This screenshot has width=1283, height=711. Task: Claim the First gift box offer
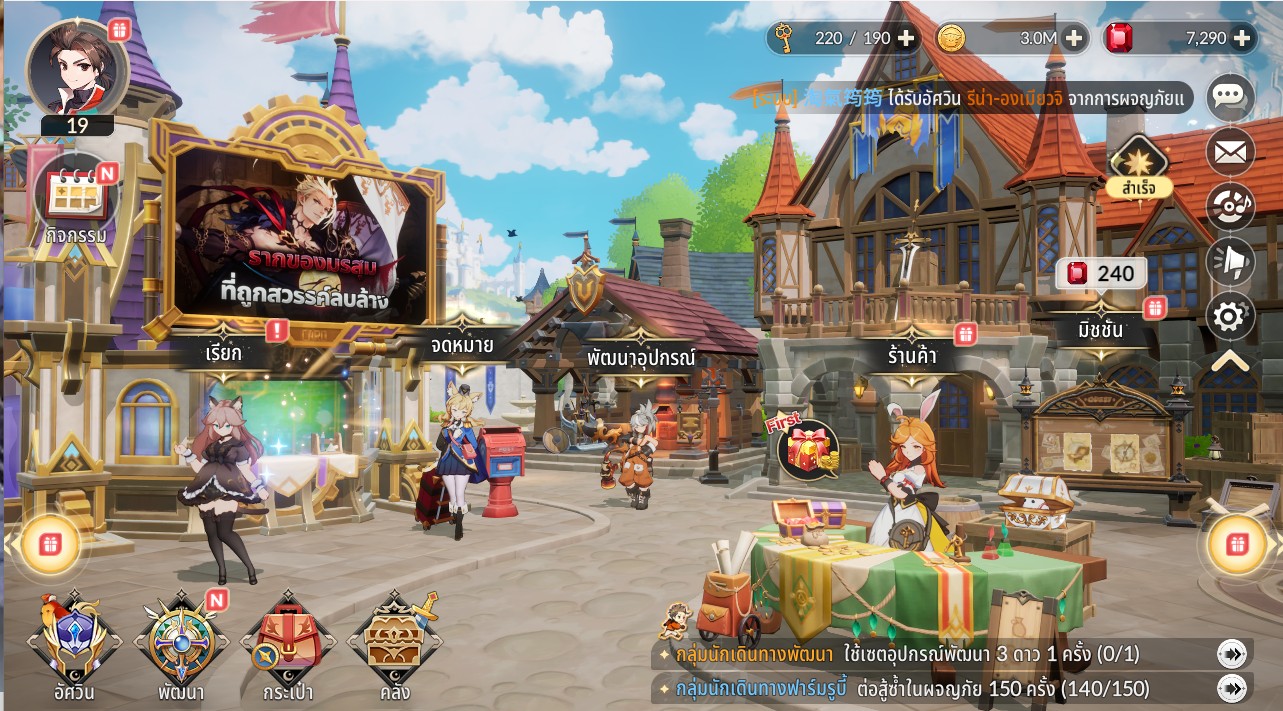(808, 448)
